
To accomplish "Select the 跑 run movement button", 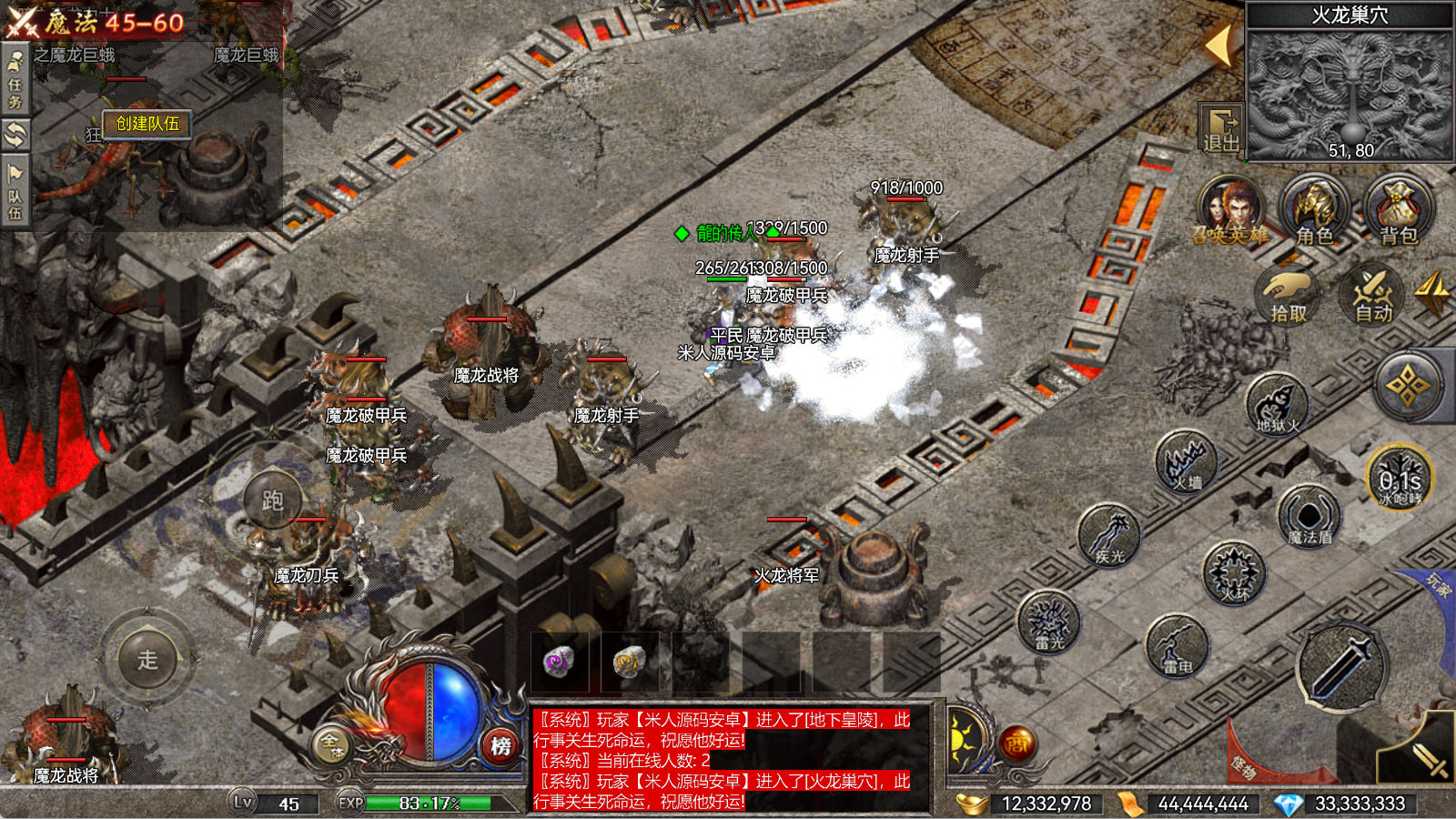I will click(x=272, y=501).
